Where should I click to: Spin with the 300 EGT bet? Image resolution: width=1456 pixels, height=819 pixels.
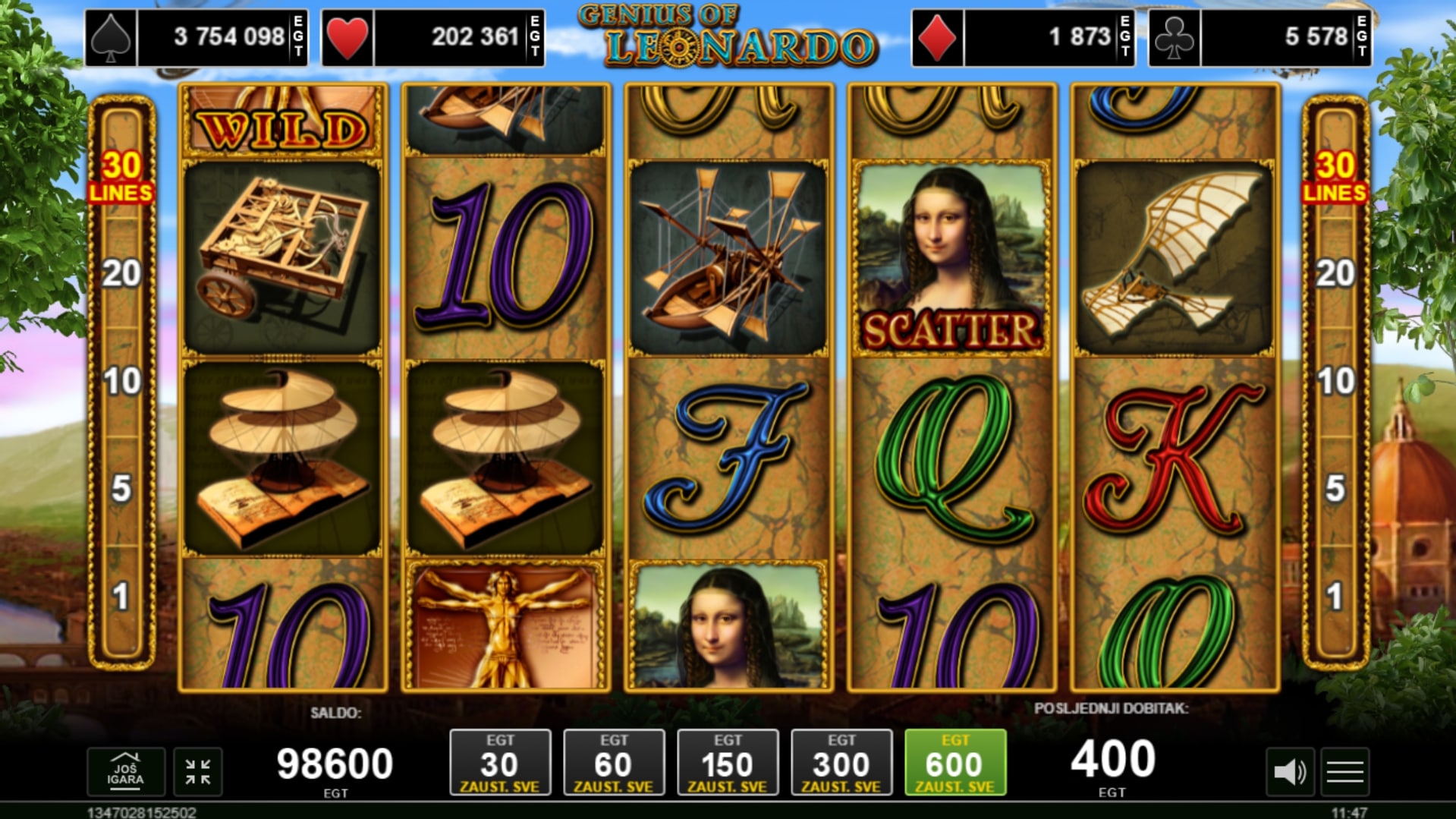click(x=841, y=763)
